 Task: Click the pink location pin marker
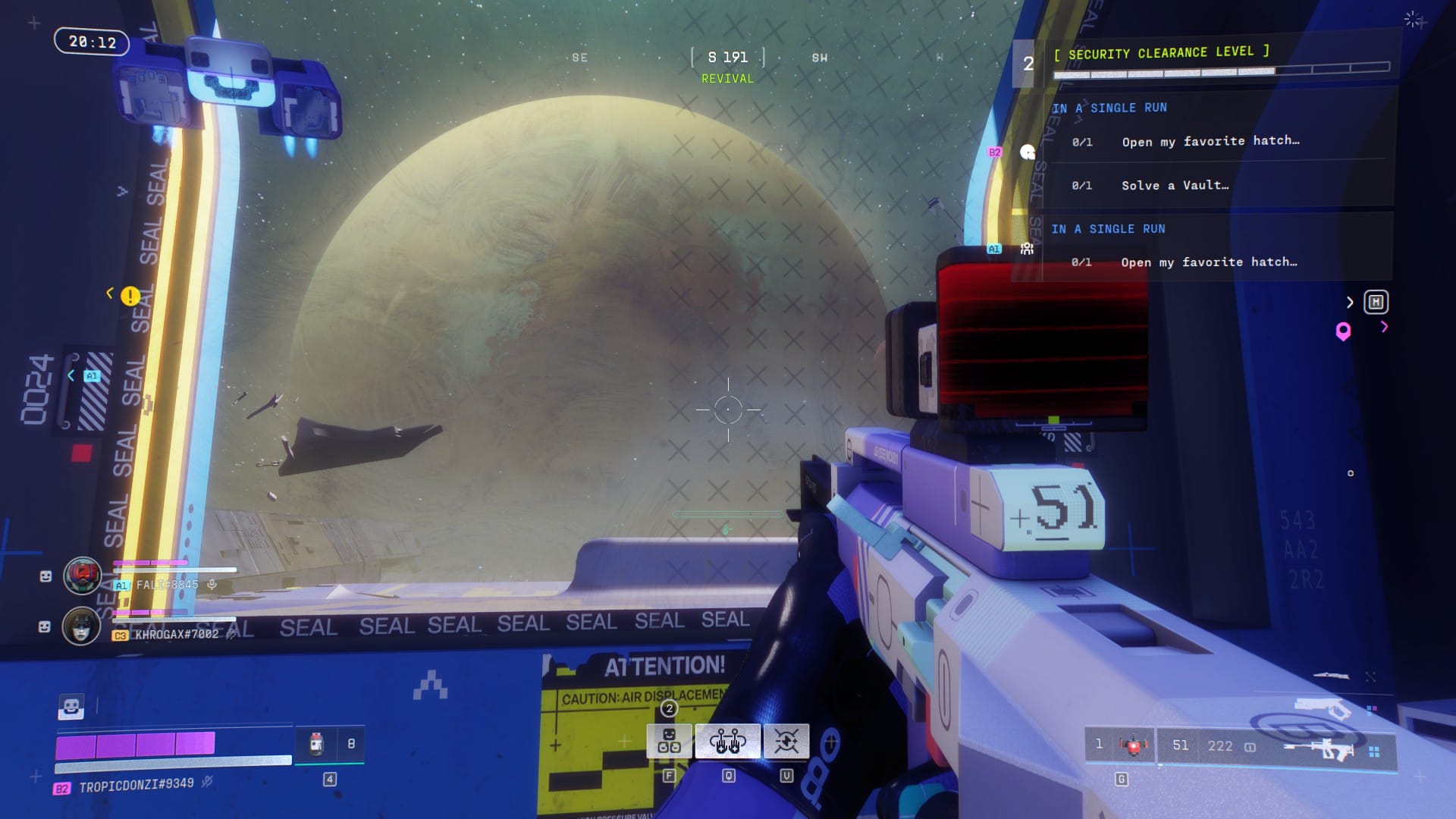click(x=1343, y=331)
